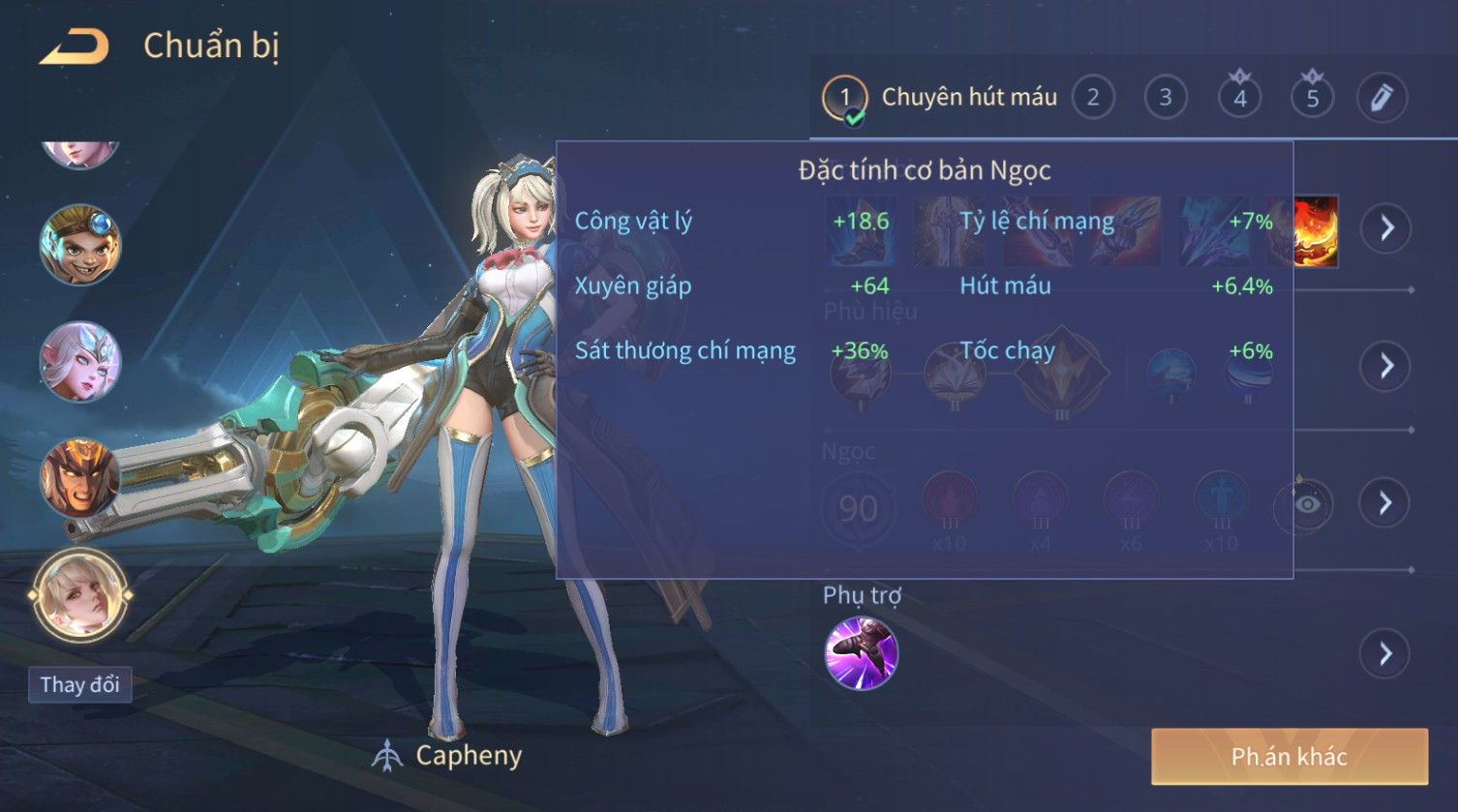Viewport: 1458px width, 812px height.
Task: Choose locked preset slot 5
Action: pos(1312,98)
